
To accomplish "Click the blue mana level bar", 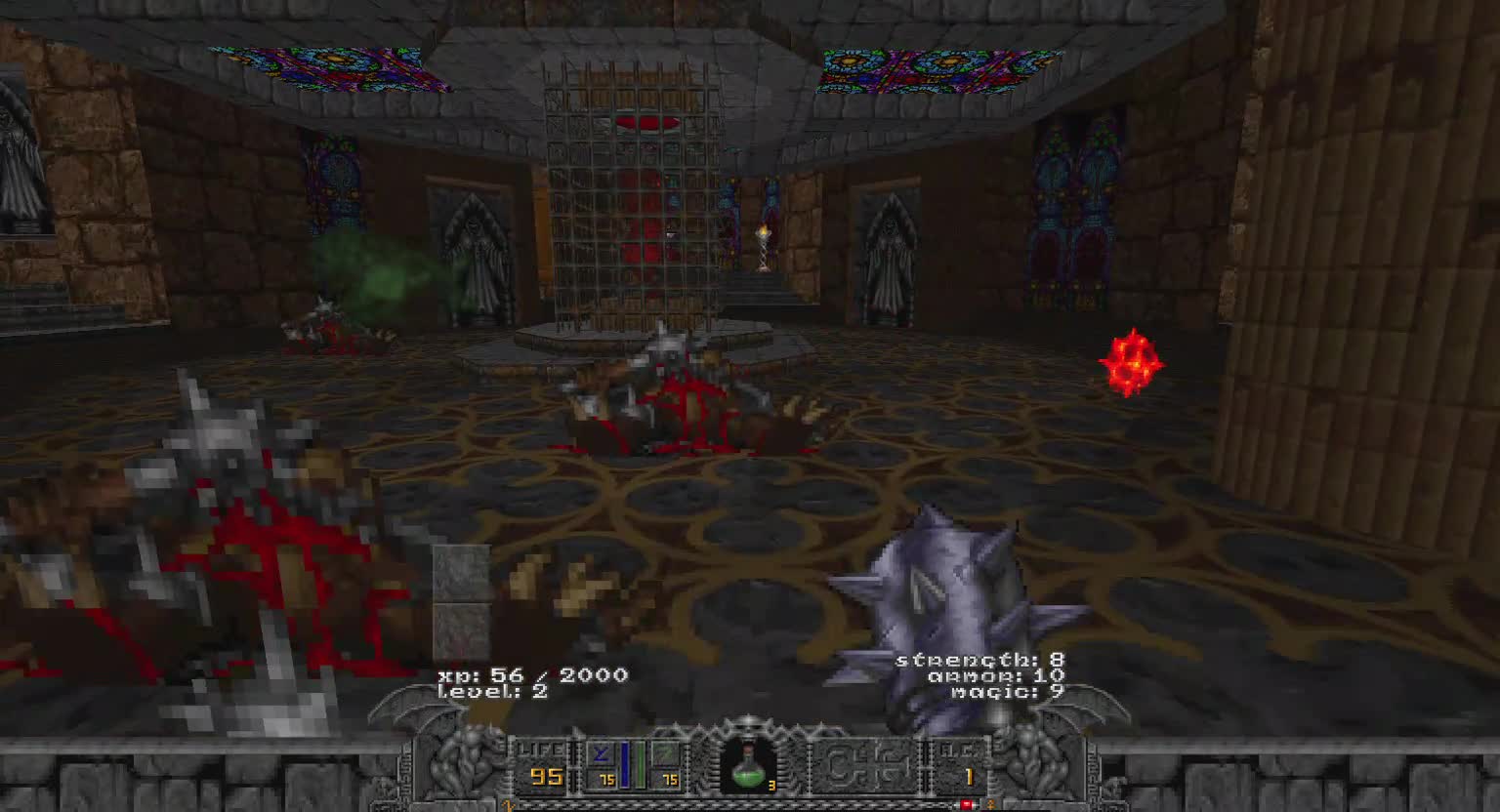I will pos(626,764).
